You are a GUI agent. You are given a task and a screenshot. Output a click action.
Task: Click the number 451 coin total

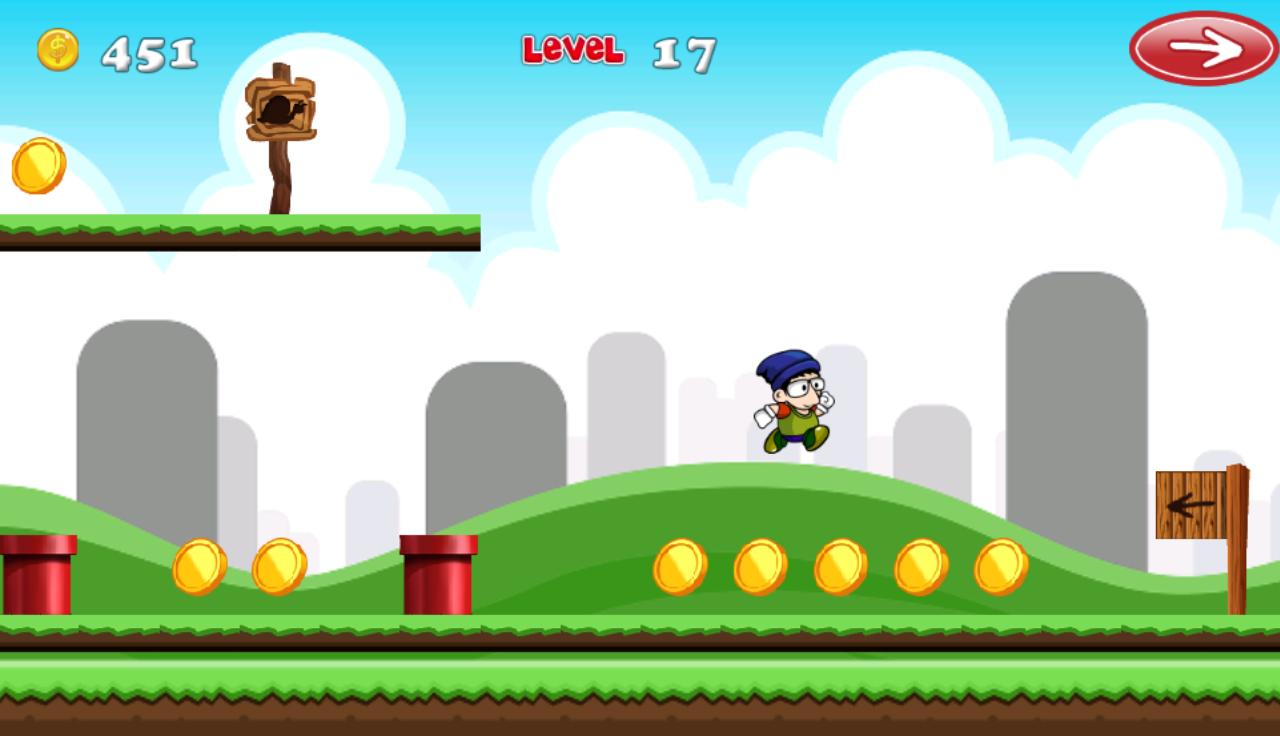coord(148,50)
